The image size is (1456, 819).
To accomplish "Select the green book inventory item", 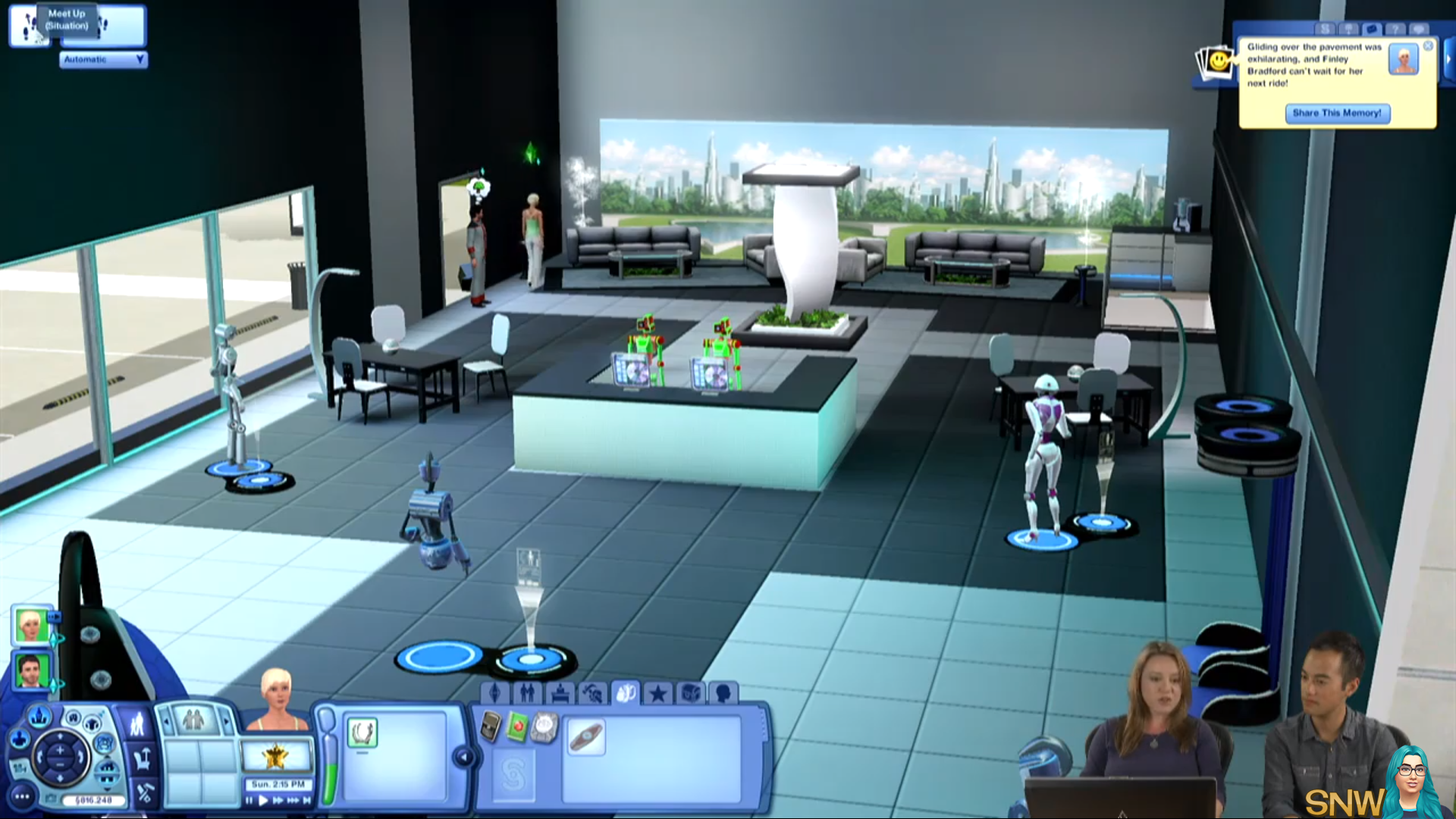I will (x=517, y=727).
